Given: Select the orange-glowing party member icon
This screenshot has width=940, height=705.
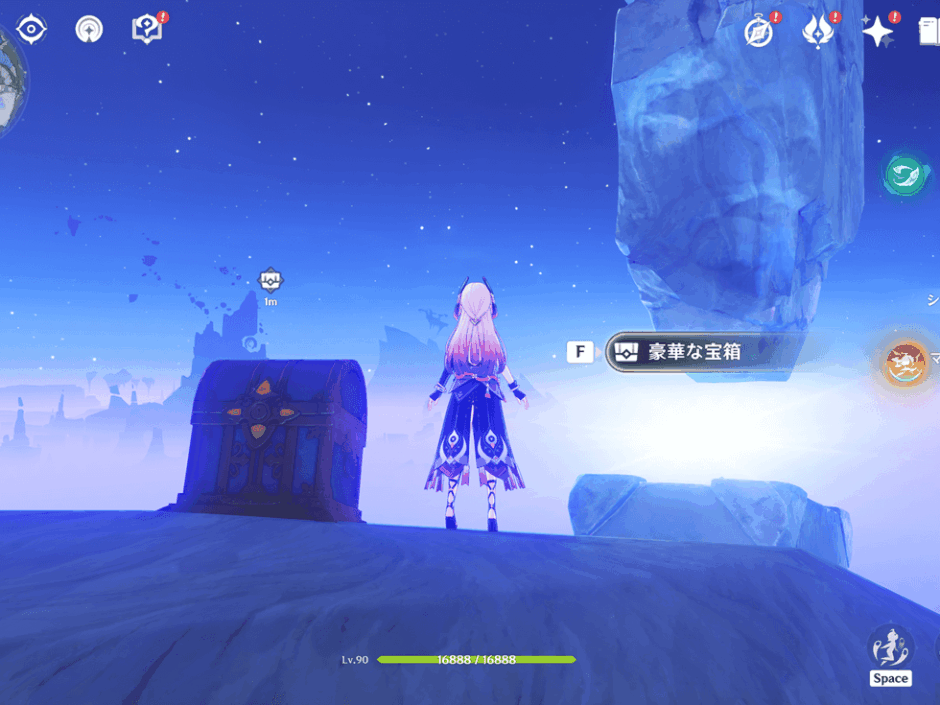Looking at the screenshot, I should (x=905, y=362).
